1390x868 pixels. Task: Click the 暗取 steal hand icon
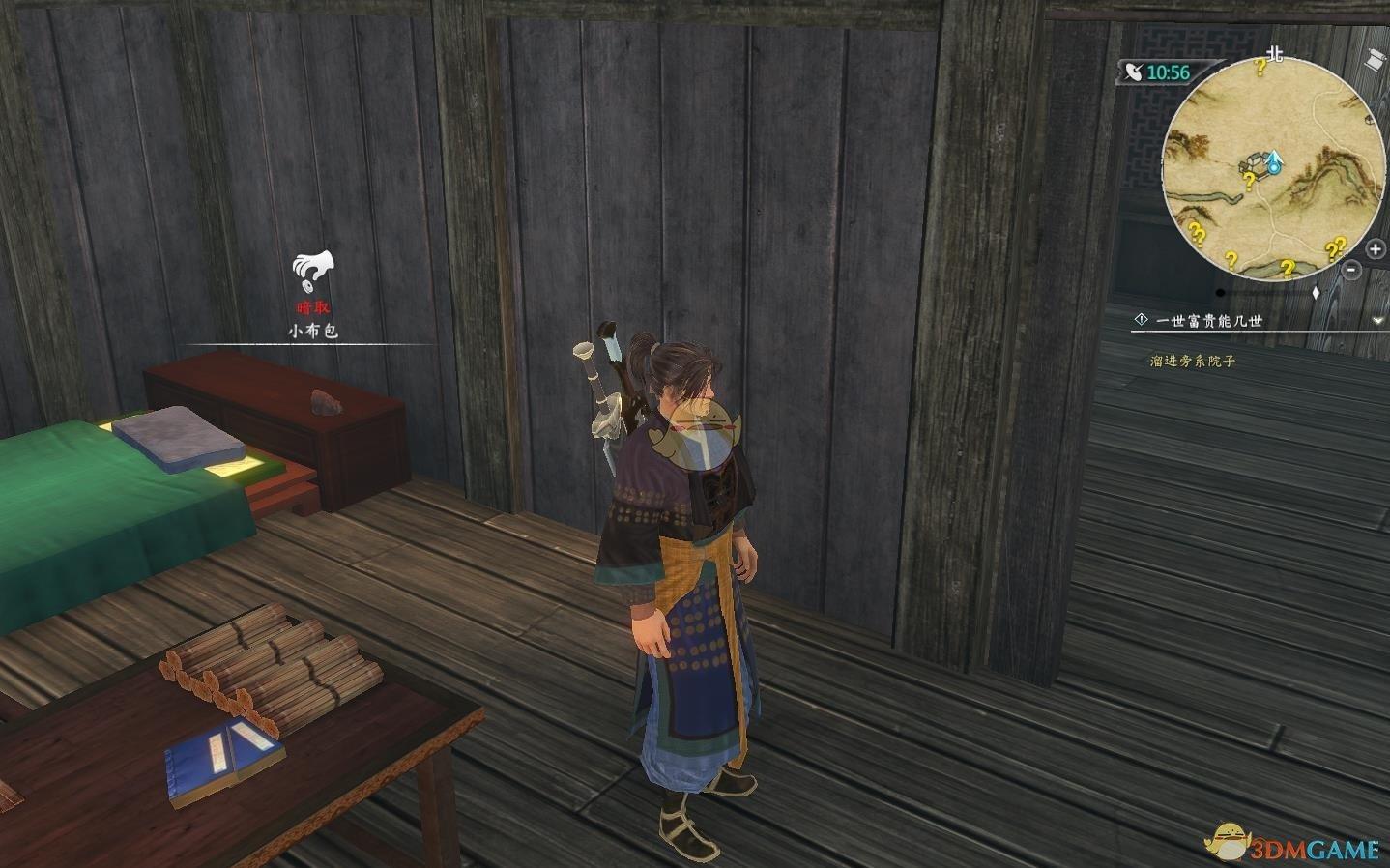click(312, 270)
